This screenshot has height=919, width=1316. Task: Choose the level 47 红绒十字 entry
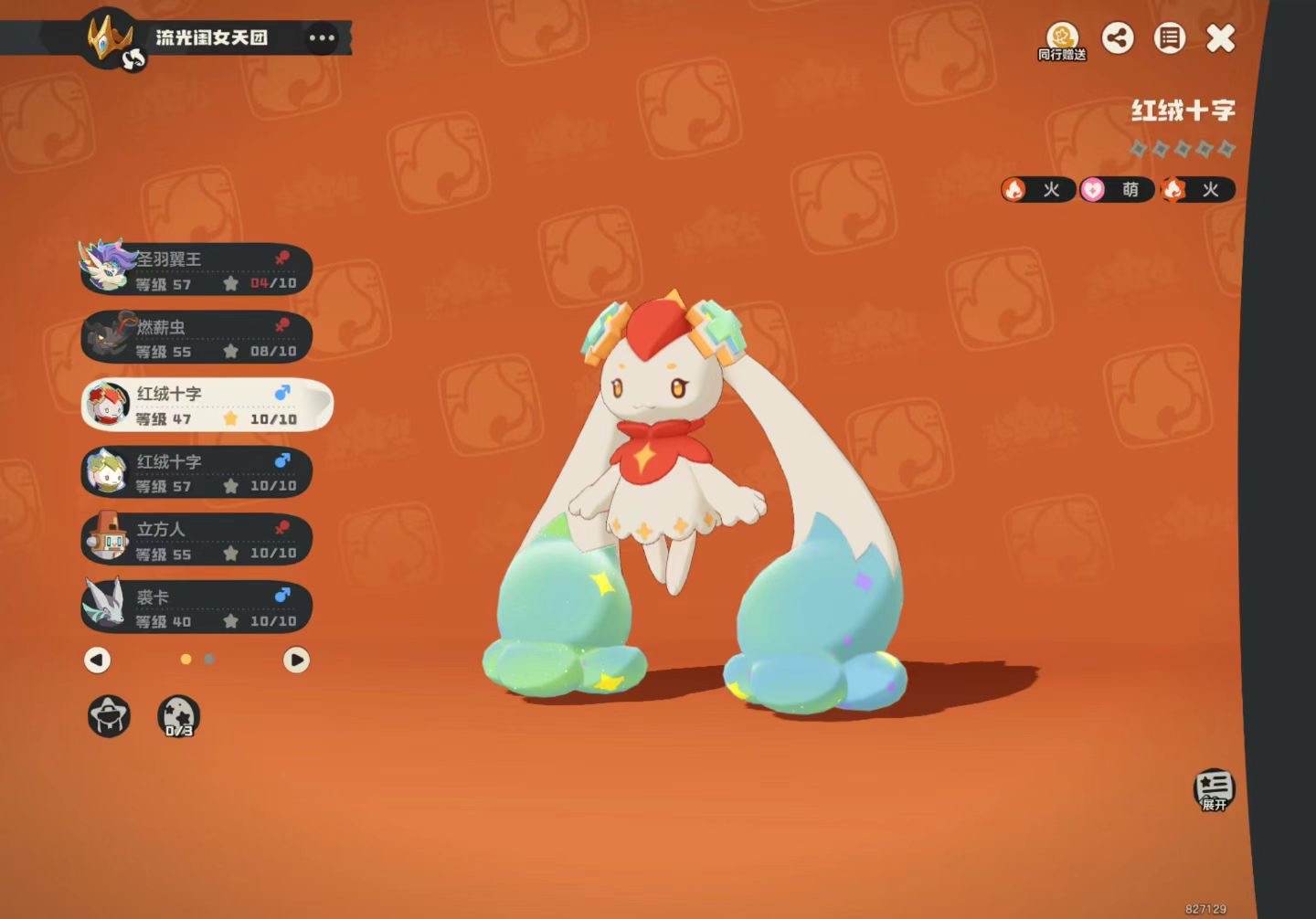click(x=206, y=405)
